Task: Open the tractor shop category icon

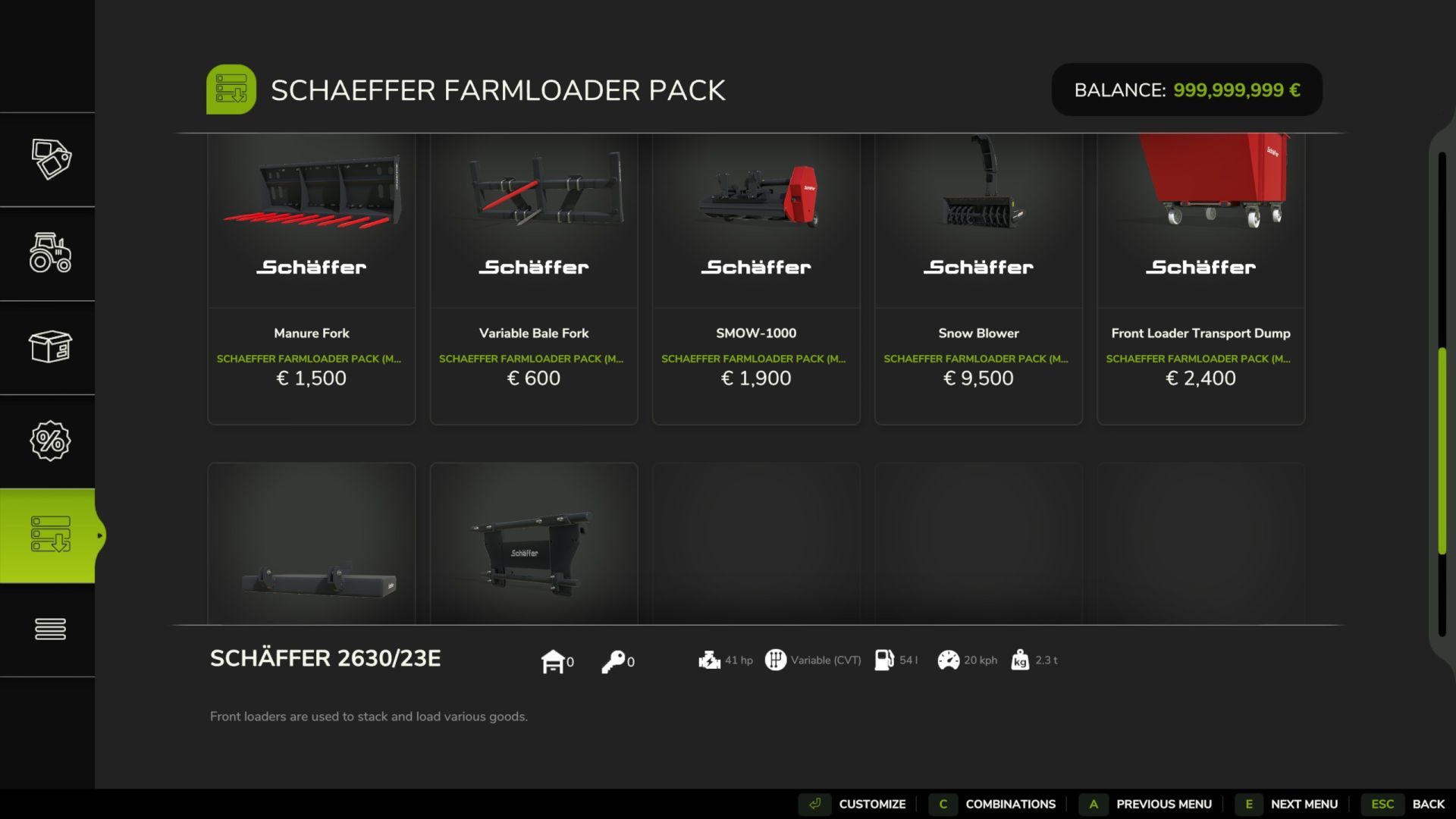Action: tap(50, 256)
